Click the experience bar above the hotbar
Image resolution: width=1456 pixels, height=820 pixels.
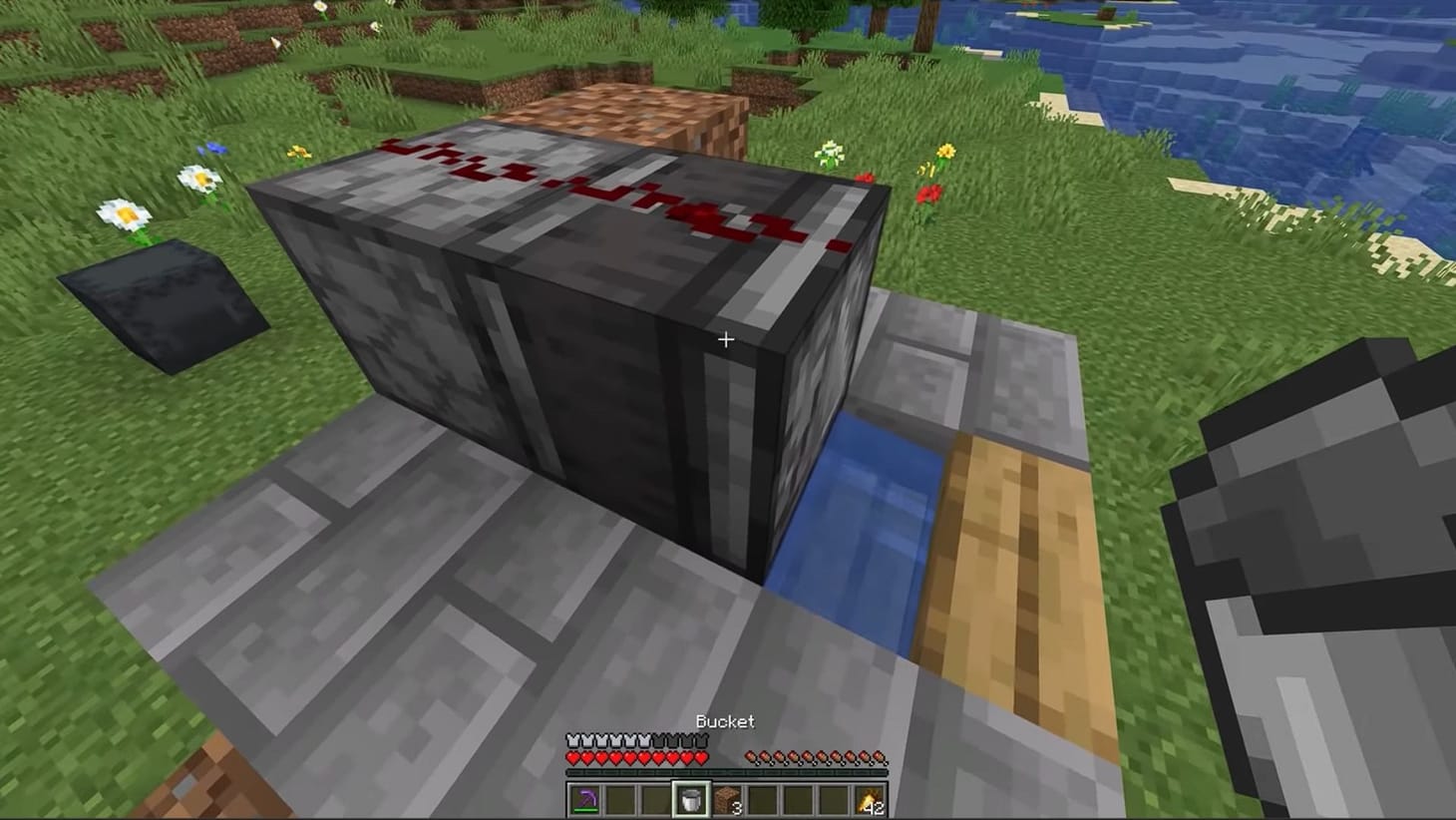(x=725, y=772)
